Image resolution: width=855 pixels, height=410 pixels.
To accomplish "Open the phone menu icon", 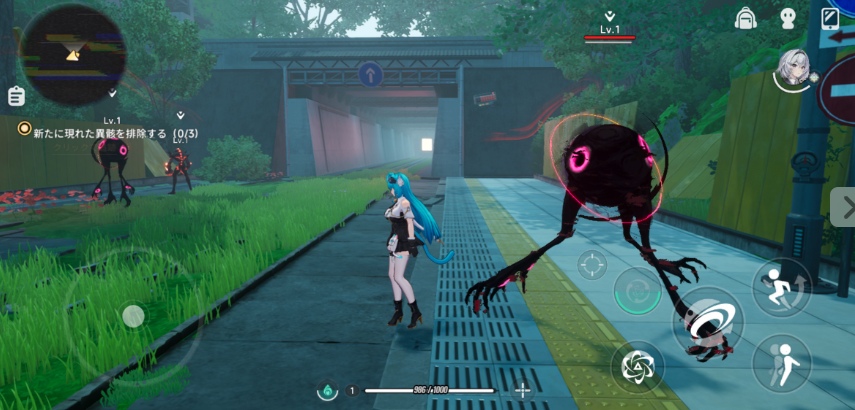I will click(830, 18).
